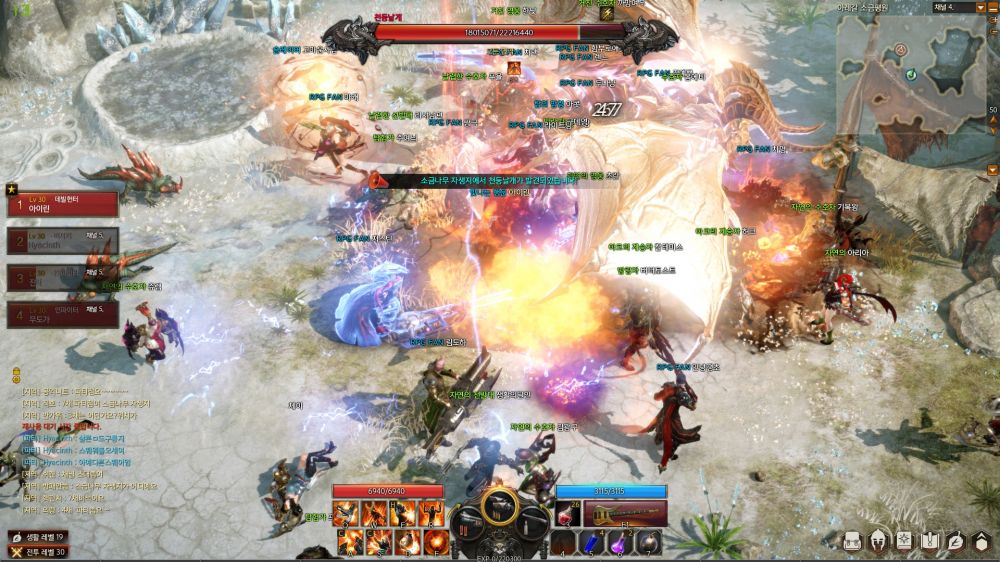The height and width of the screenshot is (562, 1000).
Task: Activate the F fire orb skill
Action: click(x=434, y=542)
